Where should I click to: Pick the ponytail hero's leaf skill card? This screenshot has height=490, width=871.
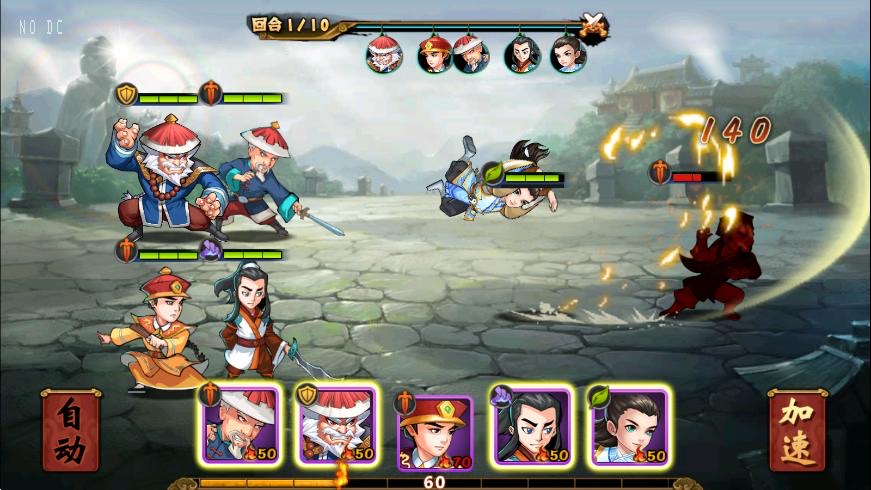(x=629, y=425)
